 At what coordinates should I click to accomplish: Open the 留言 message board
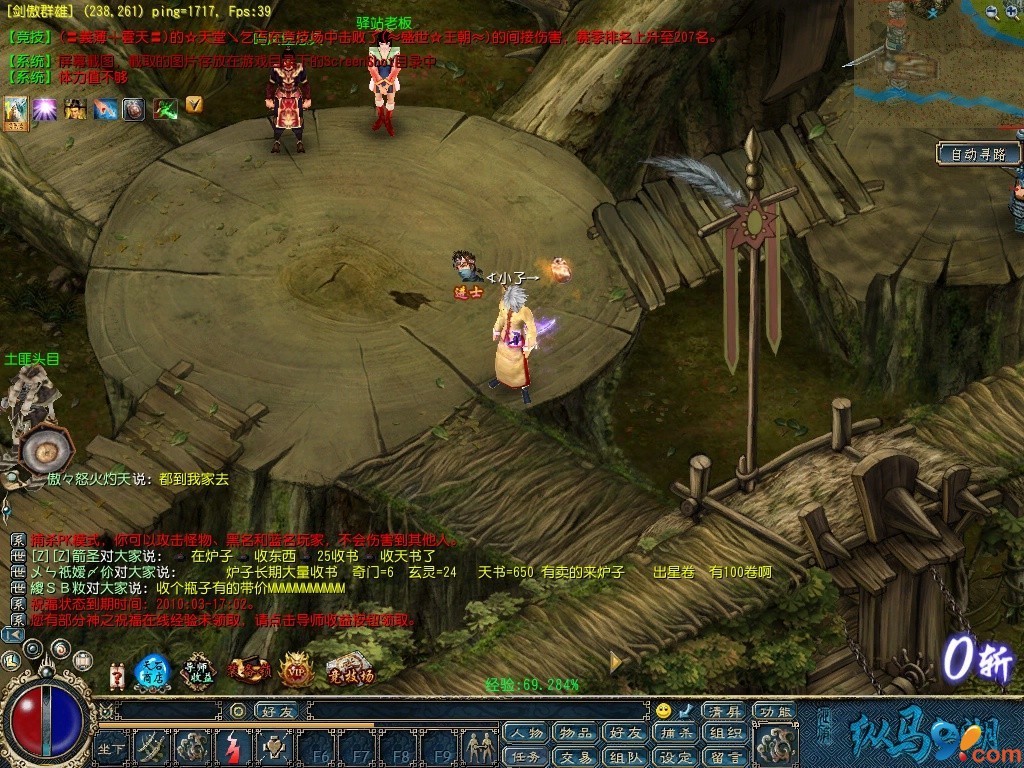[x=723, y=757]
